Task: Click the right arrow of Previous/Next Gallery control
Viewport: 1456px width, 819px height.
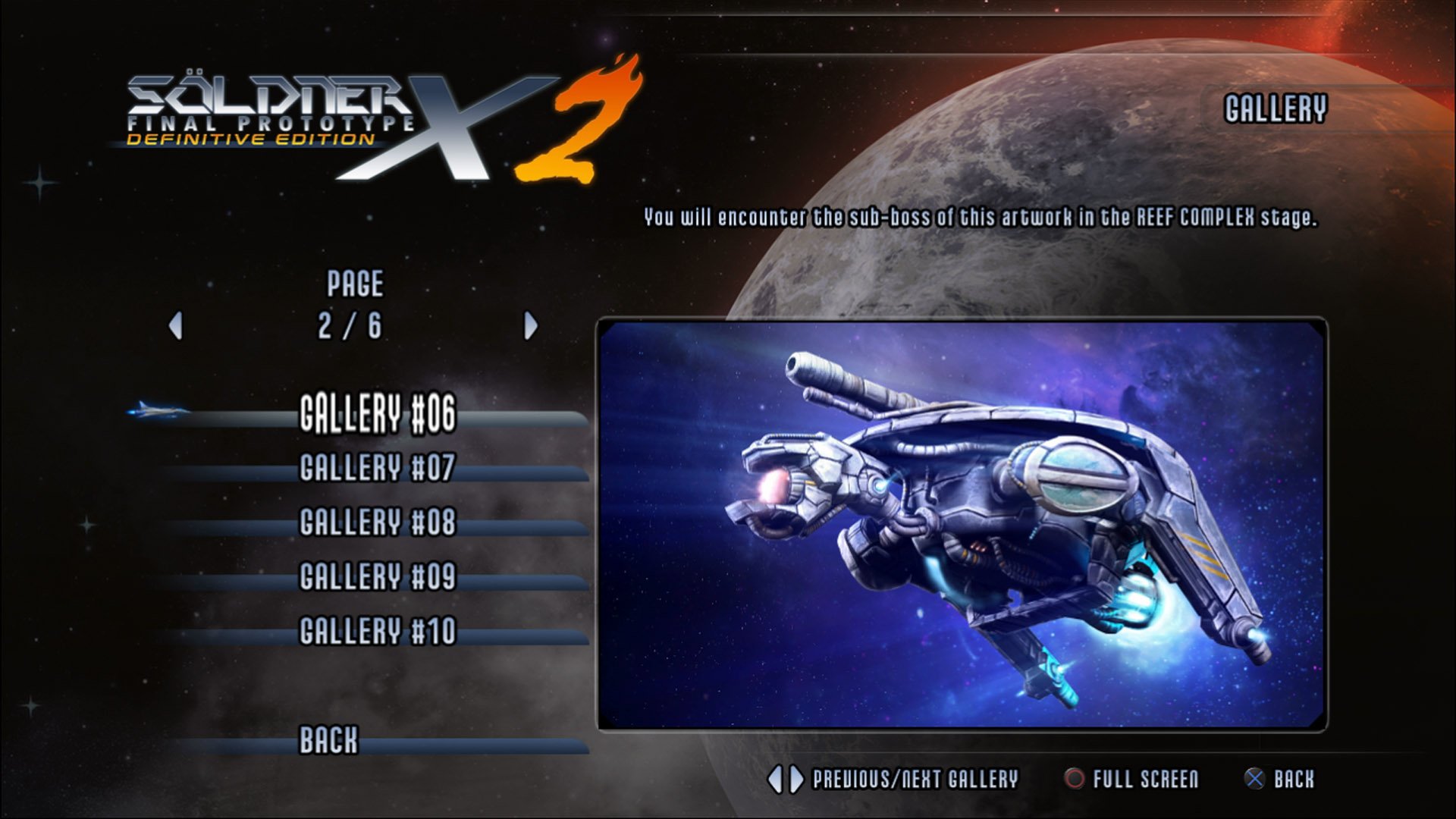Action: coord(796,777)
